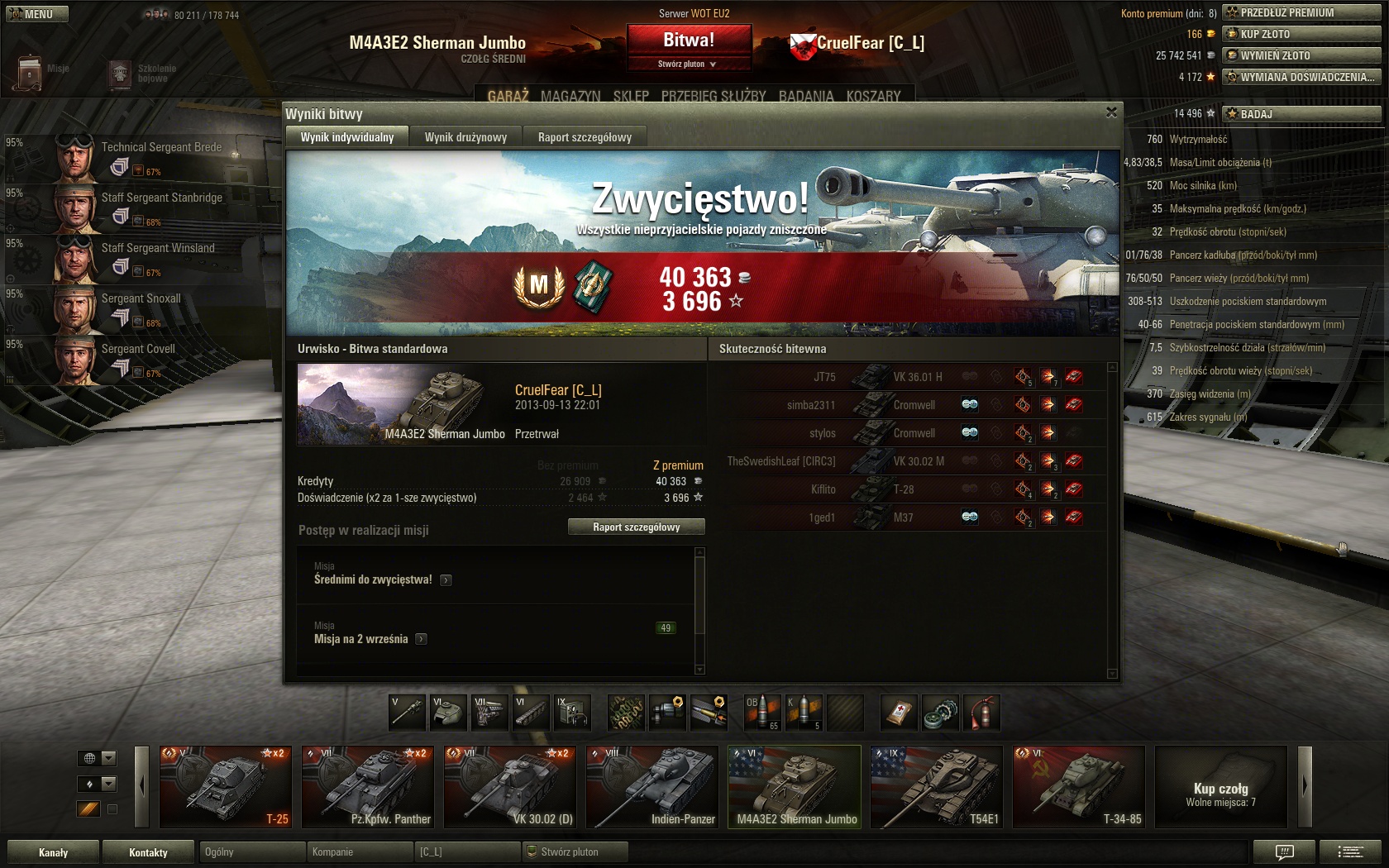Expand the Średnimi do zwycięstwa mission
The height and width of the screenshot is (868, 1389).
click(x=446, y=580)
